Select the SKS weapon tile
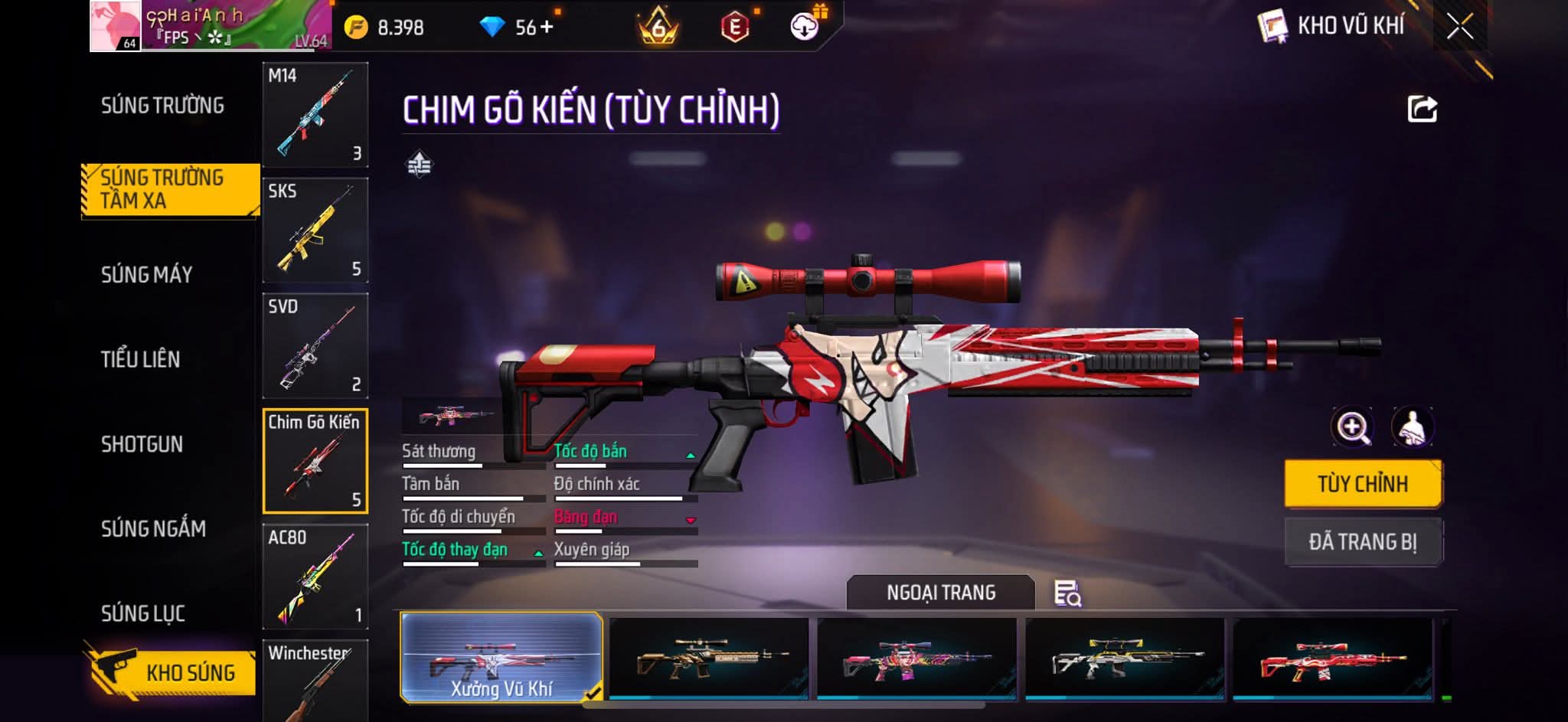Viewport: 1568px width, 722px height. coord(315,230)
